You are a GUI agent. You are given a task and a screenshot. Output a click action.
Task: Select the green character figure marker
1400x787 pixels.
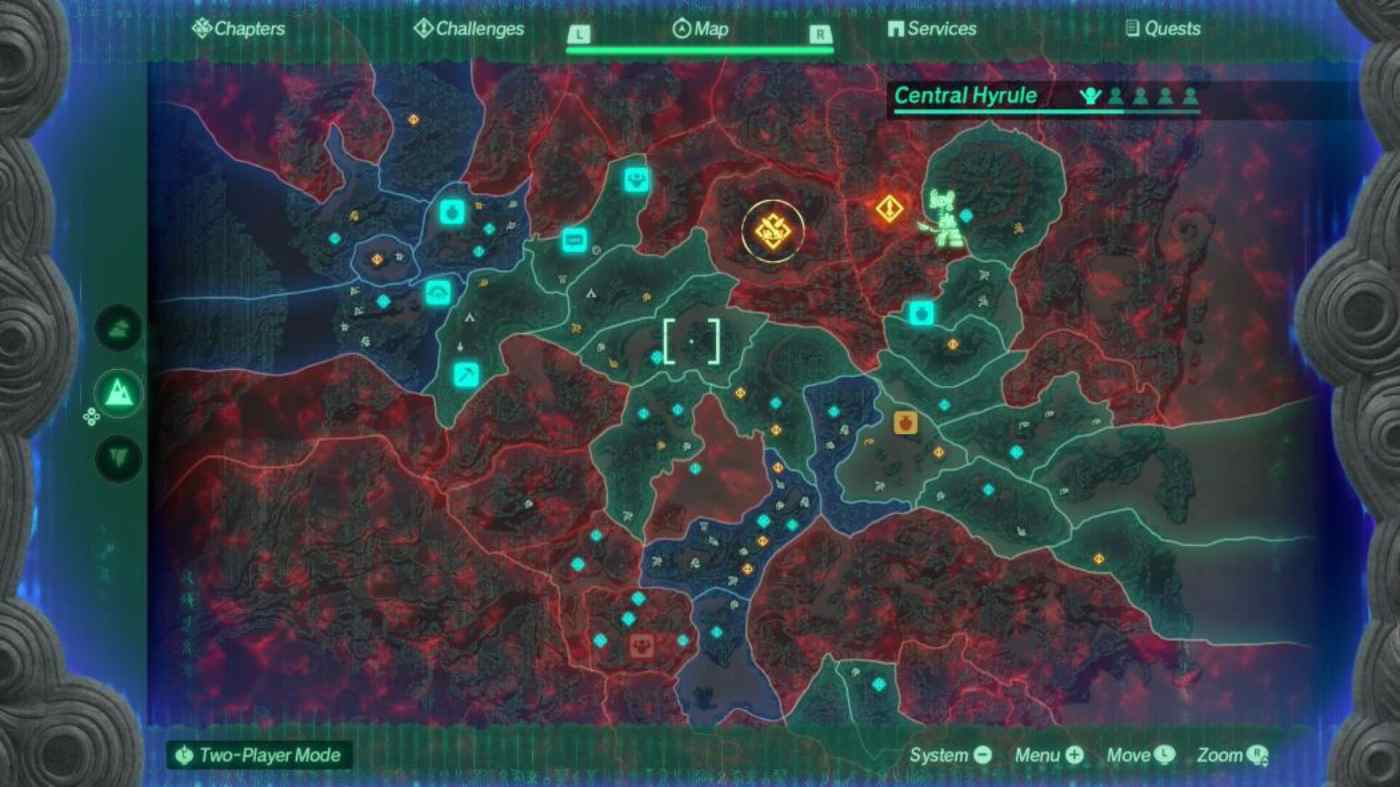tap(945, 218)
